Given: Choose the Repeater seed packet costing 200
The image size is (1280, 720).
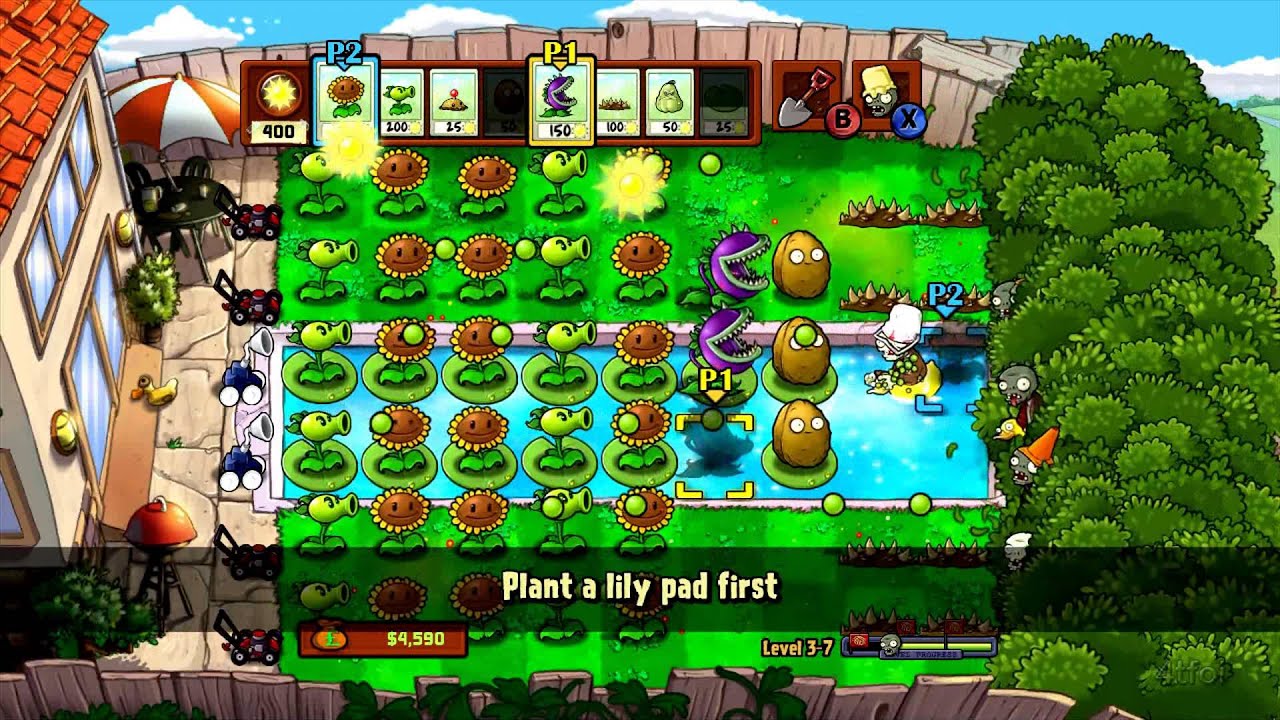Looking at the screenshot, I should click(402, 102).
